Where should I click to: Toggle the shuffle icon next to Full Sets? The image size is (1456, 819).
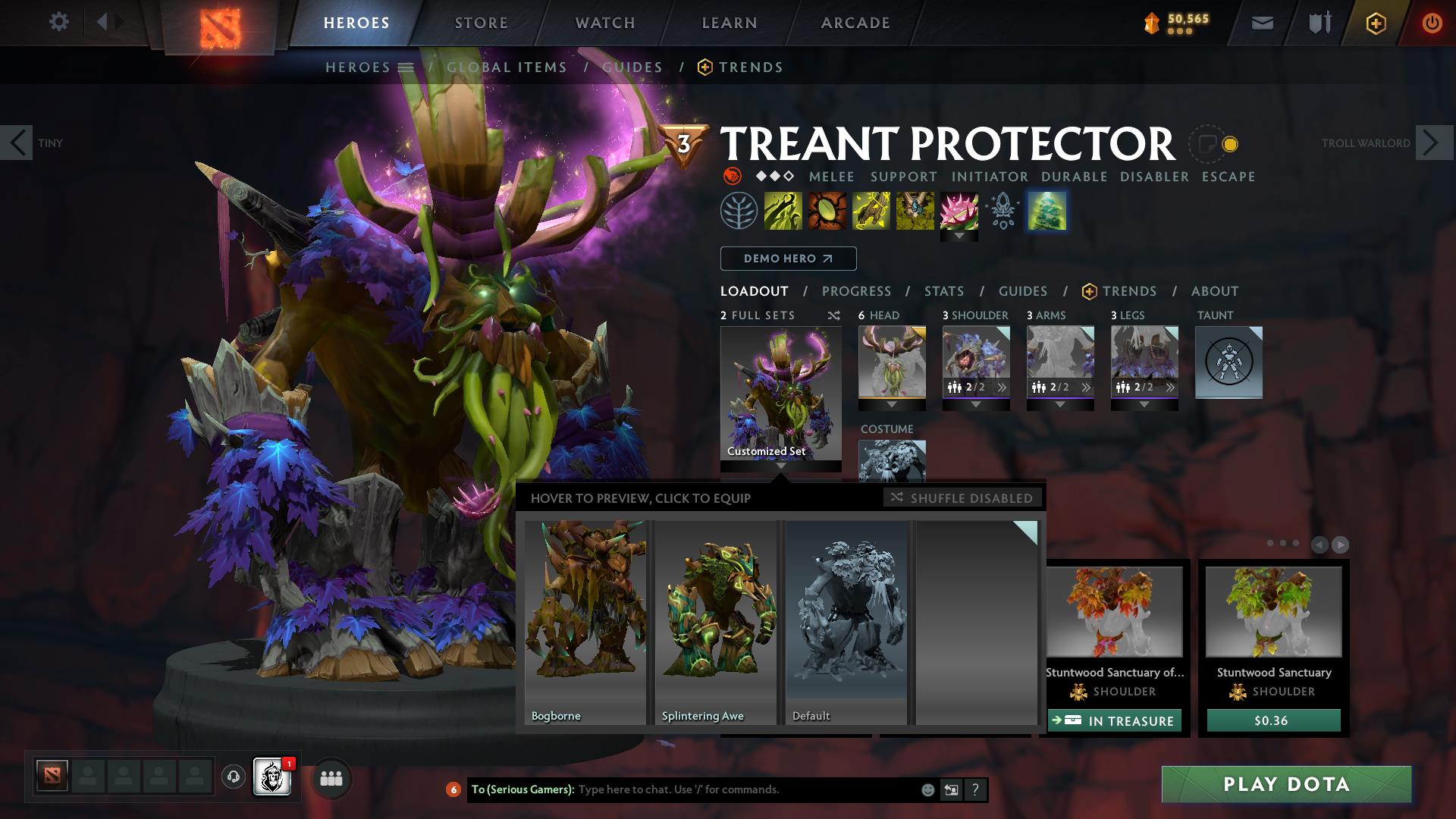click(834, 315)
